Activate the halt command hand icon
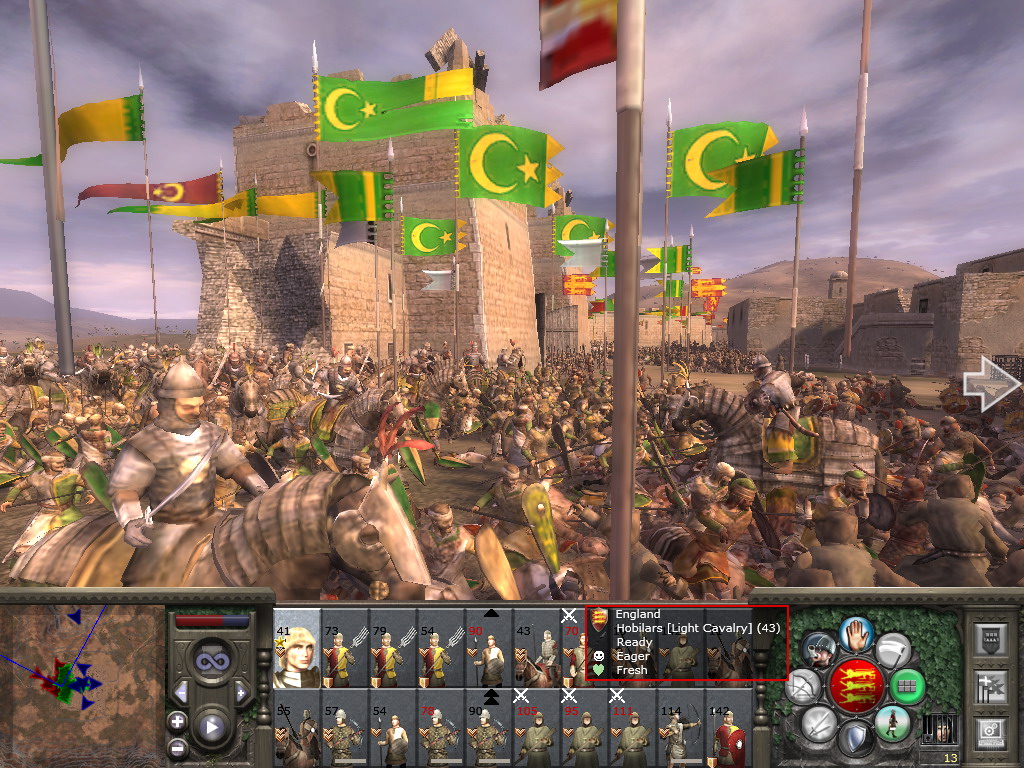 (x=855, y=634)
